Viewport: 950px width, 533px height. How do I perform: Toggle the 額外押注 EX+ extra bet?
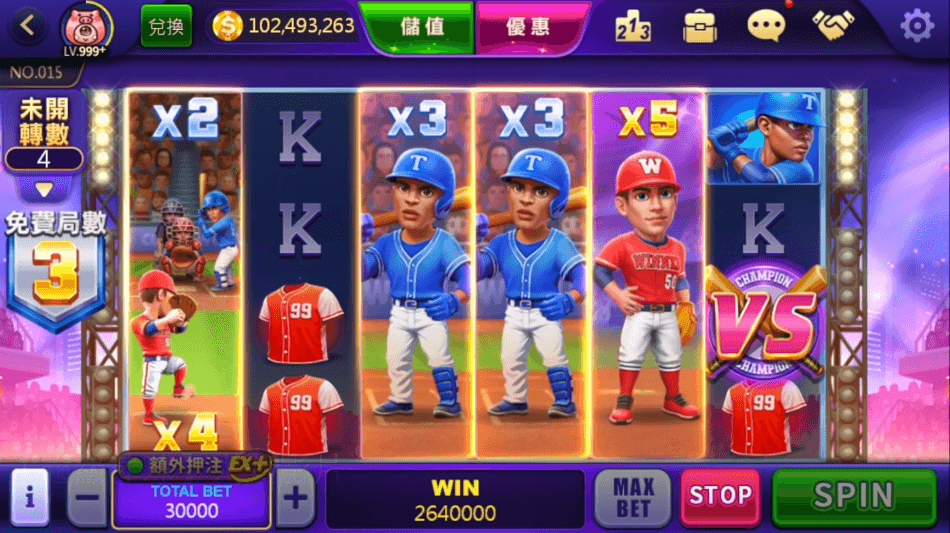[195, 465]
